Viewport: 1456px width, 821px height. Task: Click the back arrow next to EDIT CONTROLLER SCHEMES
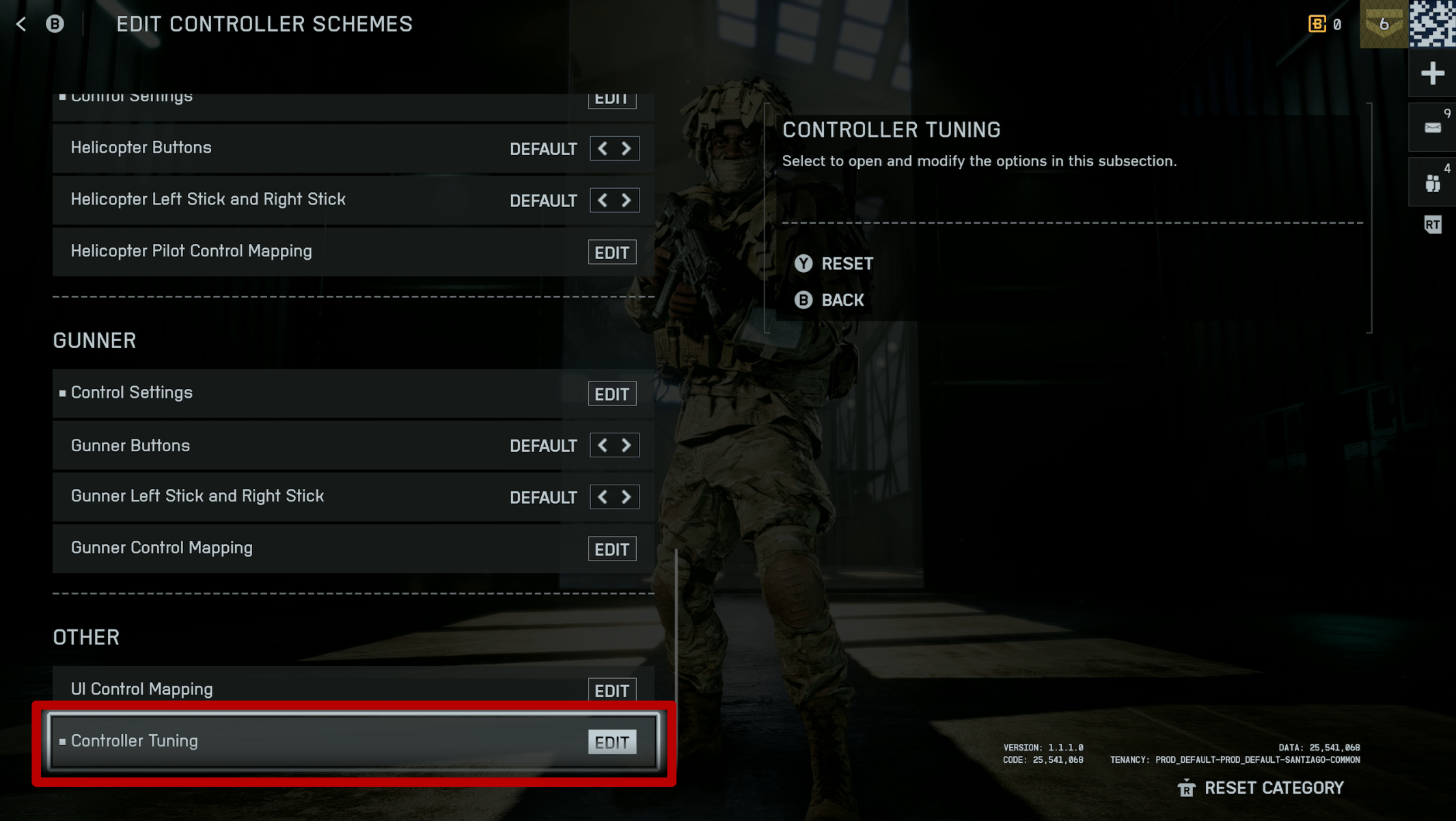(21, 24)
